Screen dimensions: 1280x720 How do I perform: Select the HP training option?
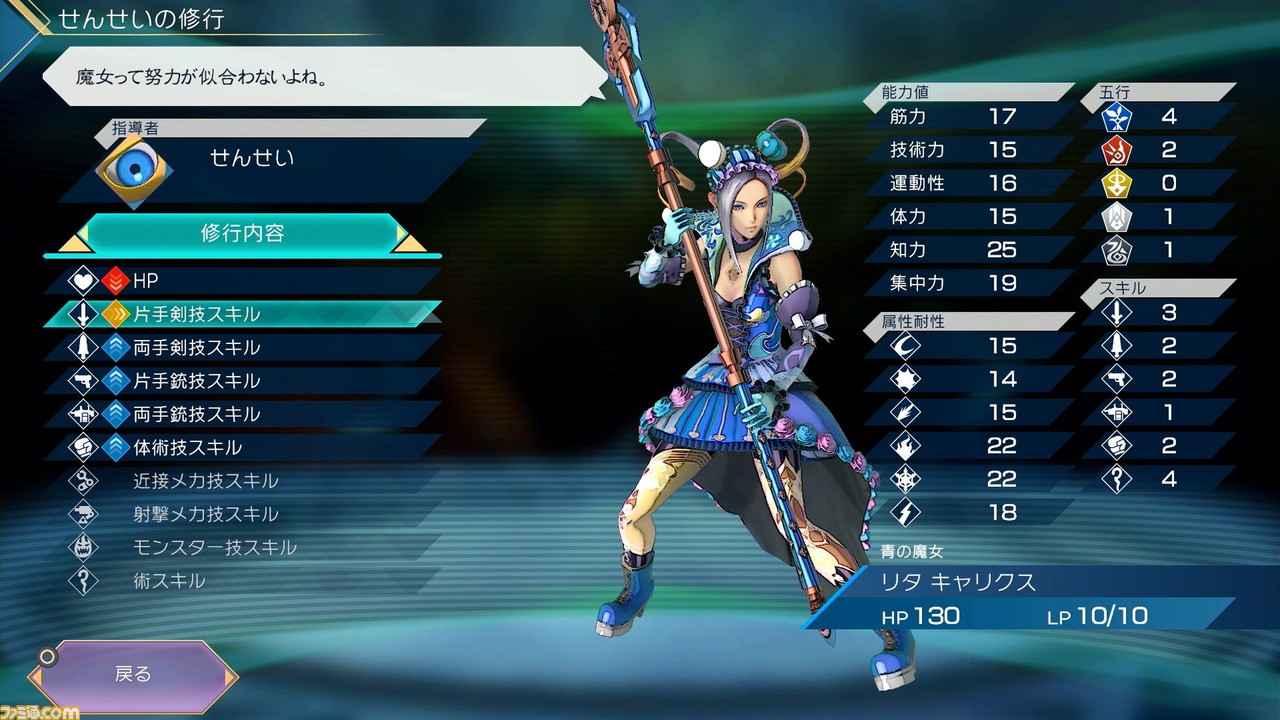click(x=240, y=281)
